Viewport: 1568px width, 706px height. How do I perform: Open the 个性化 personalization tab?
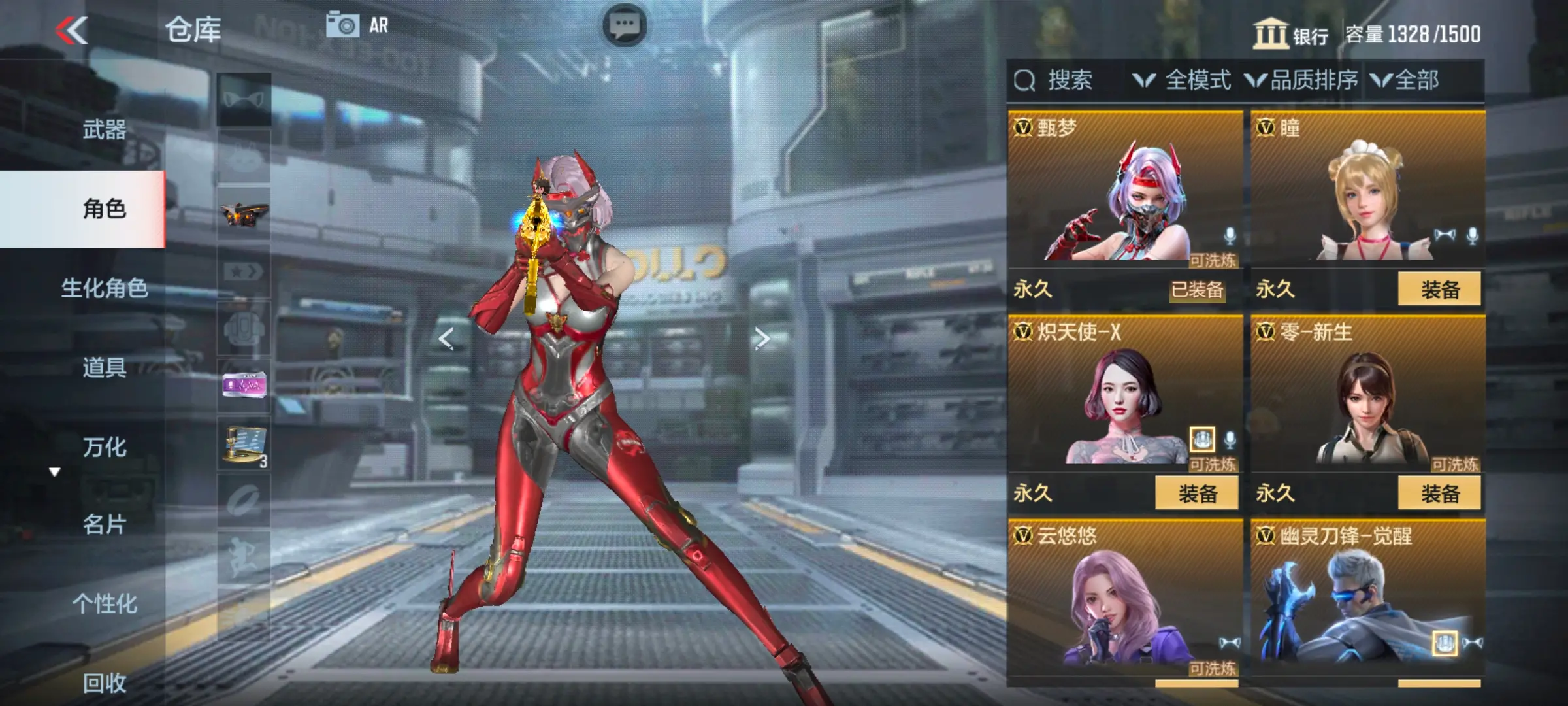(104, 603)
